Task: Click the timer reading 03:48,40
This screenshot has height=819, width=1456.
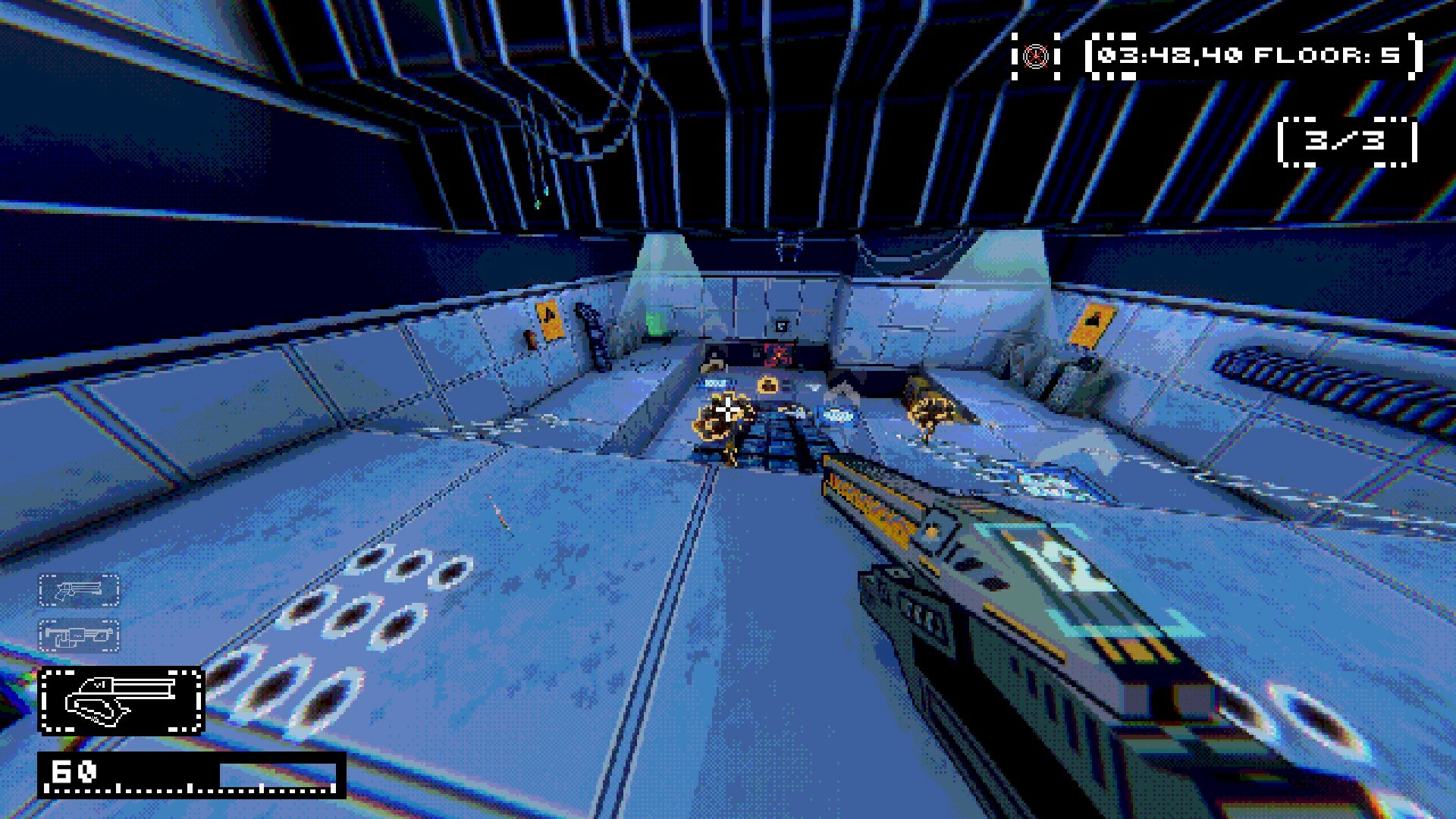Action: click(x=1172, y=55)
